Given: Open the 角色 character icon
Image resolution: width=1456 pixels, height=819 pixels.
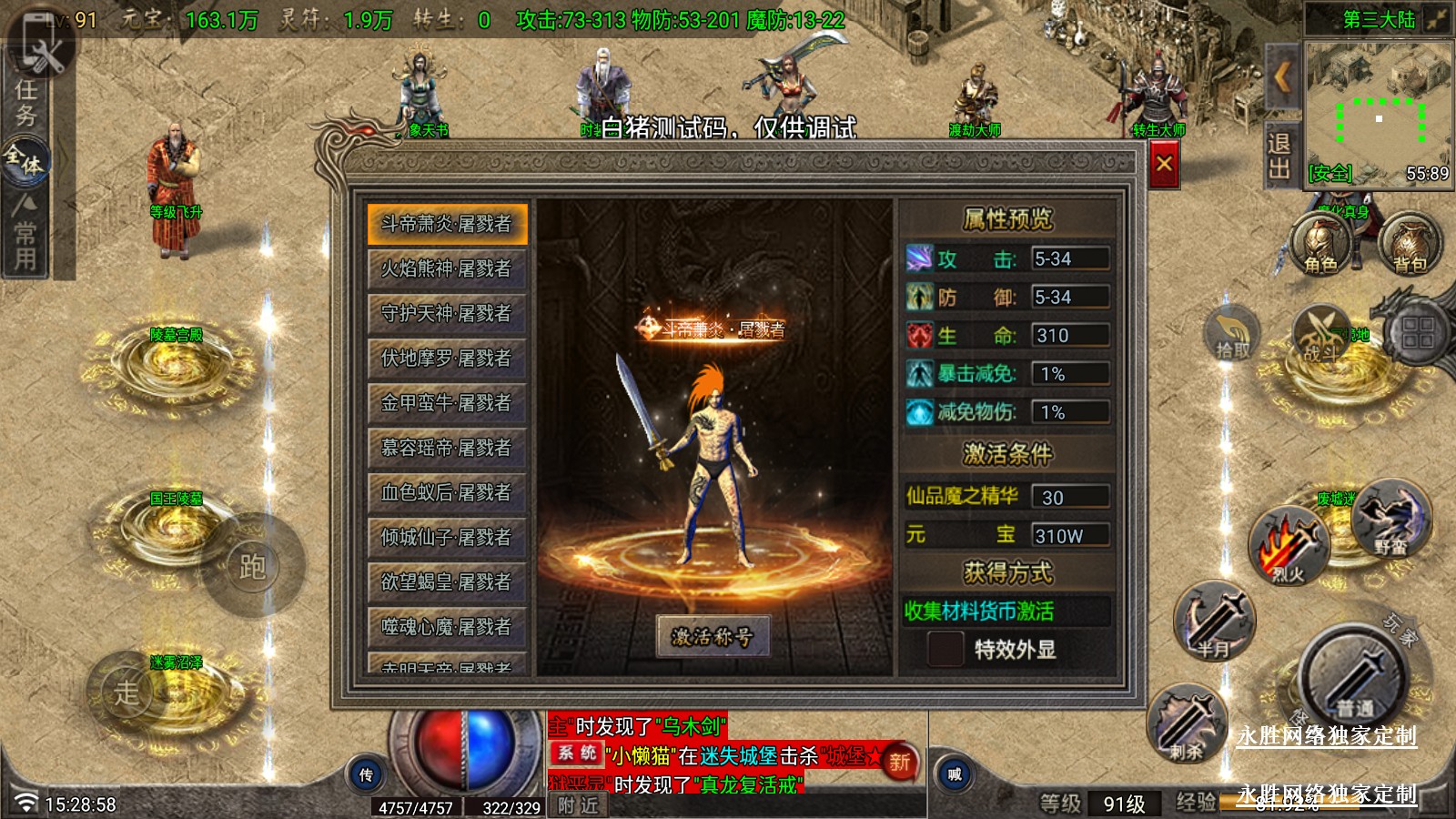Looking at the screenshot, I should tap(1320, 244).
